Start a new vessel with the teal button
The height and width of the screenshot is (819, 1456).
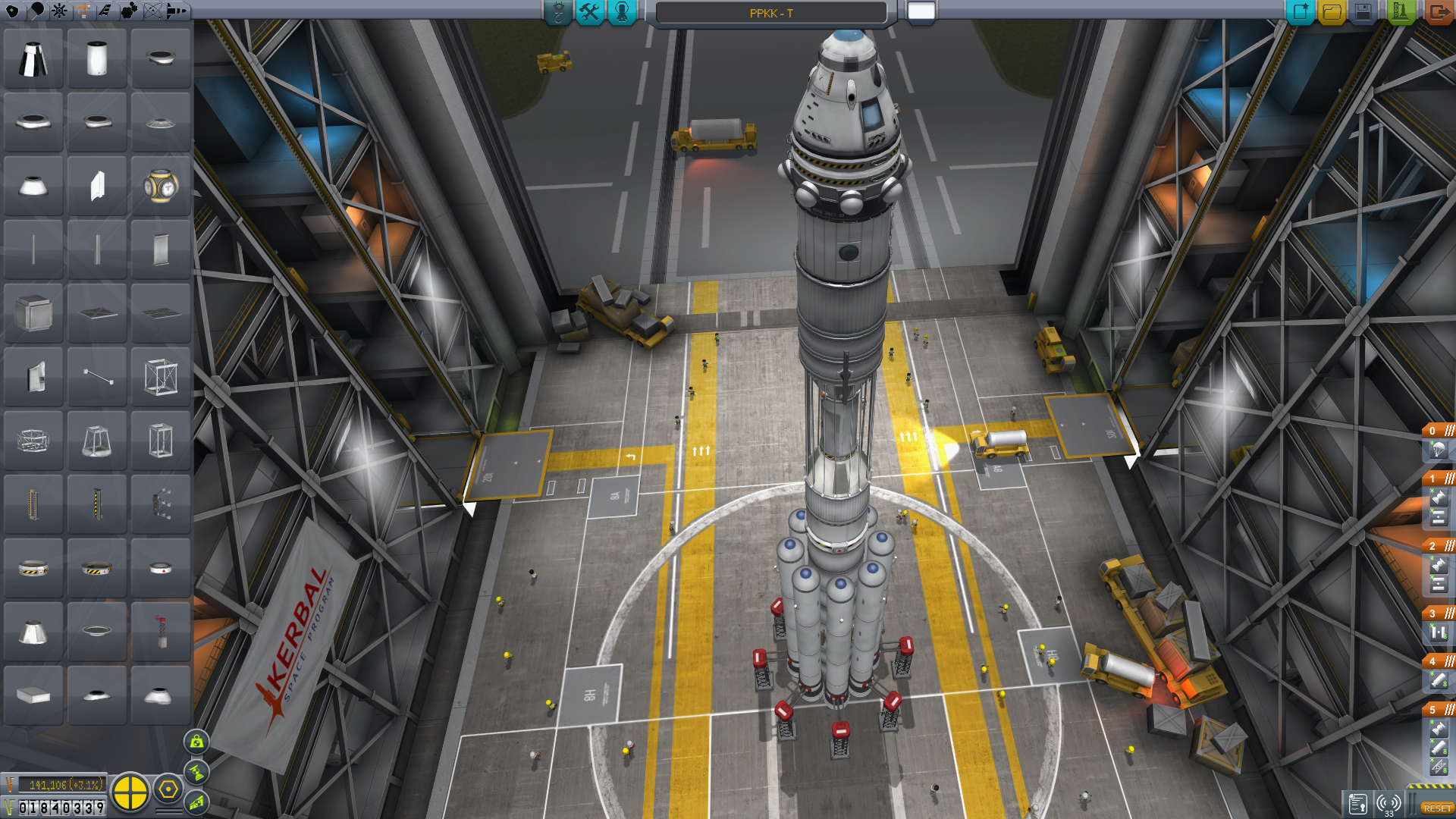[x=1300, y=12]
